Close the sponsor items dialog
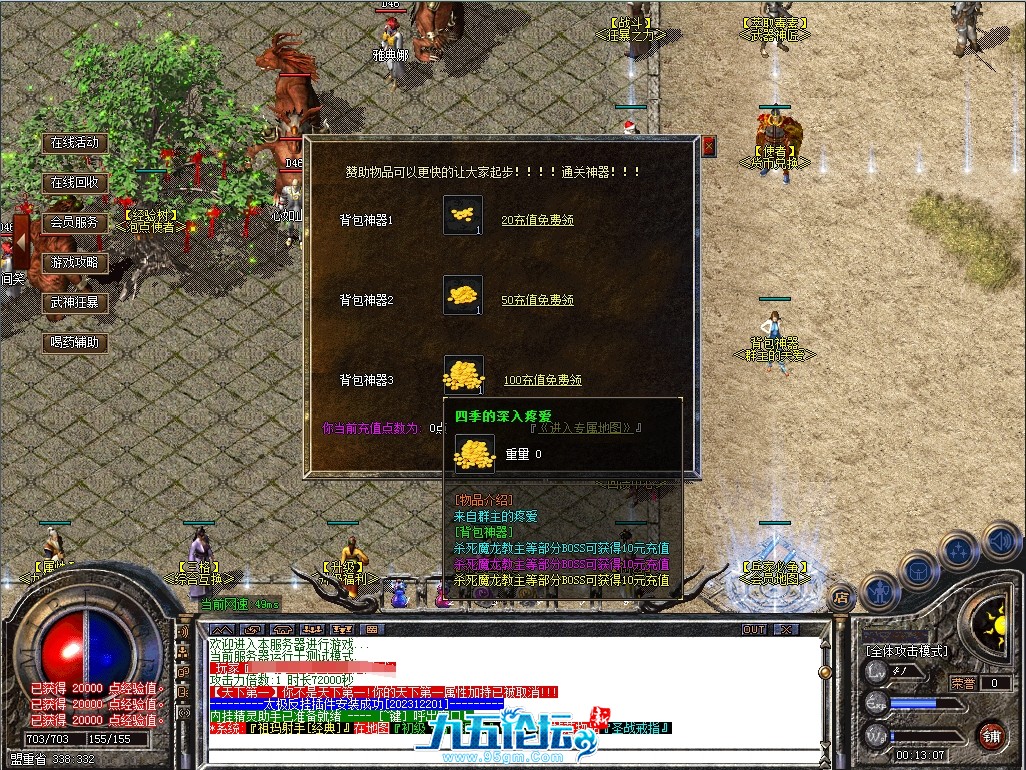This screenshot has height=770, width=1026. [x=709, y=146]
